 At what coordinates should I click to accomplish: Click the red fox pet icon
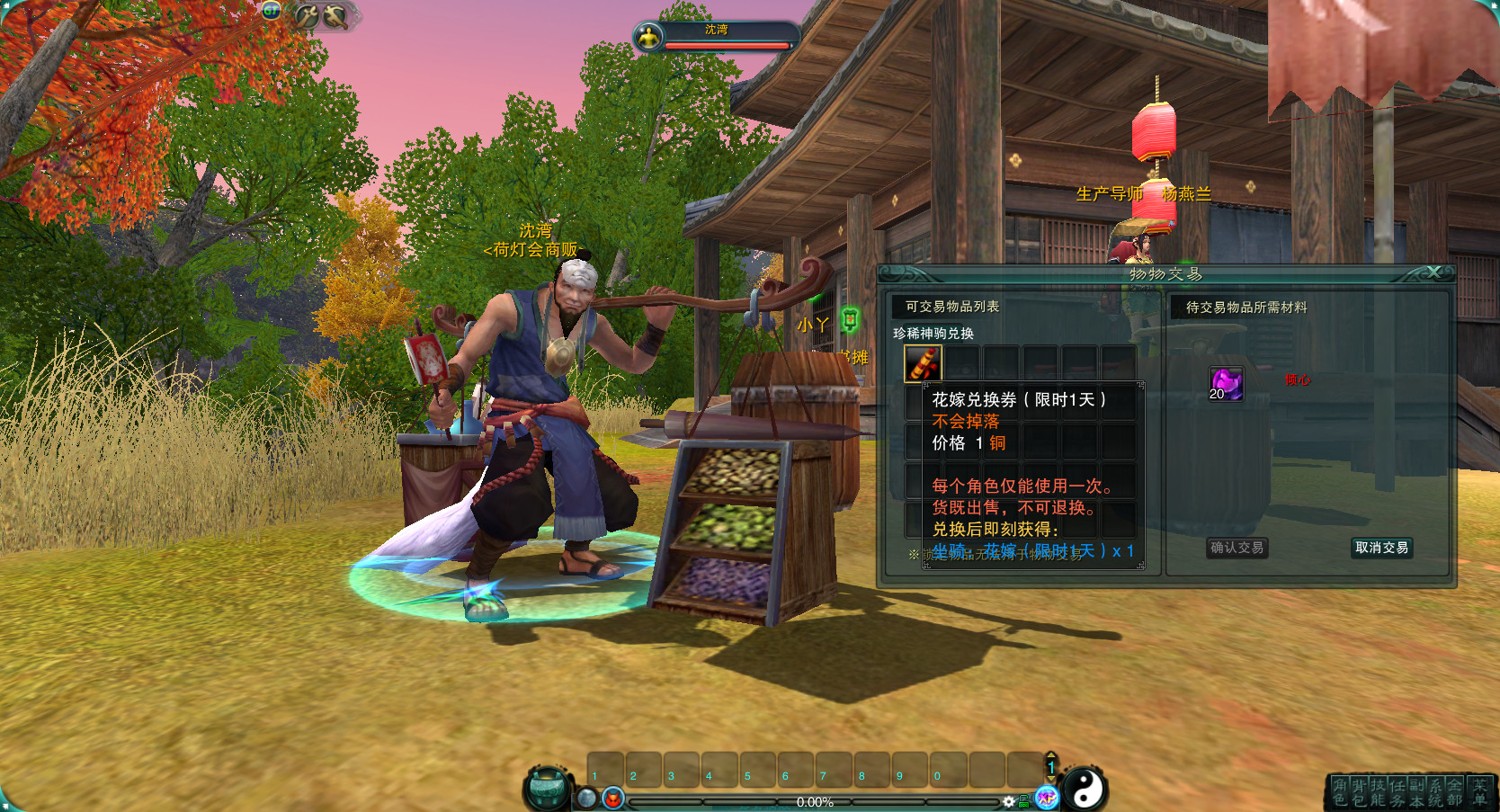tap(613, 798)
